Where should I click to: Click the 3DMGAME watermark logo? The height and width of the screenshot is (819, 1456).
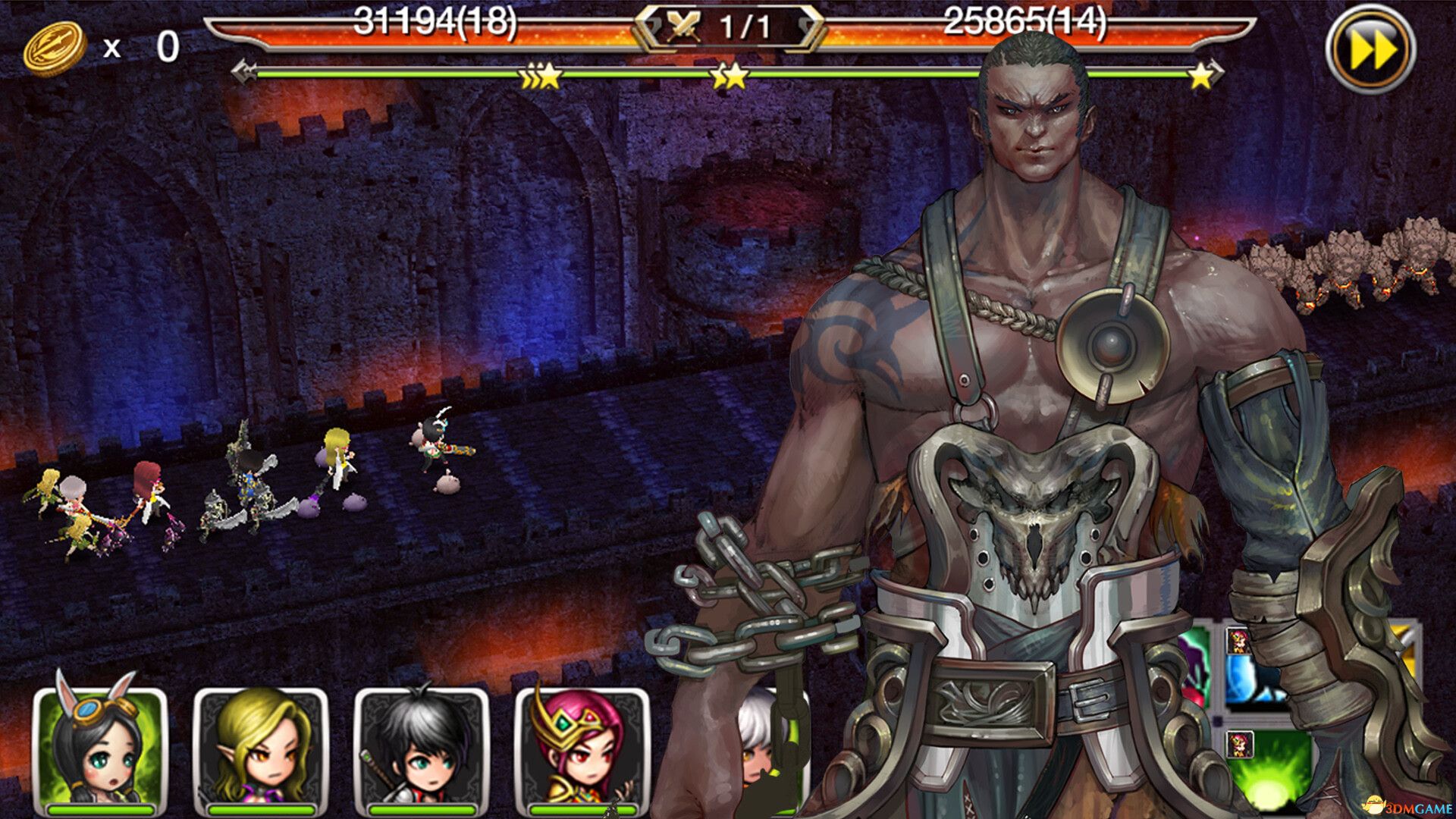point(1407,805)
